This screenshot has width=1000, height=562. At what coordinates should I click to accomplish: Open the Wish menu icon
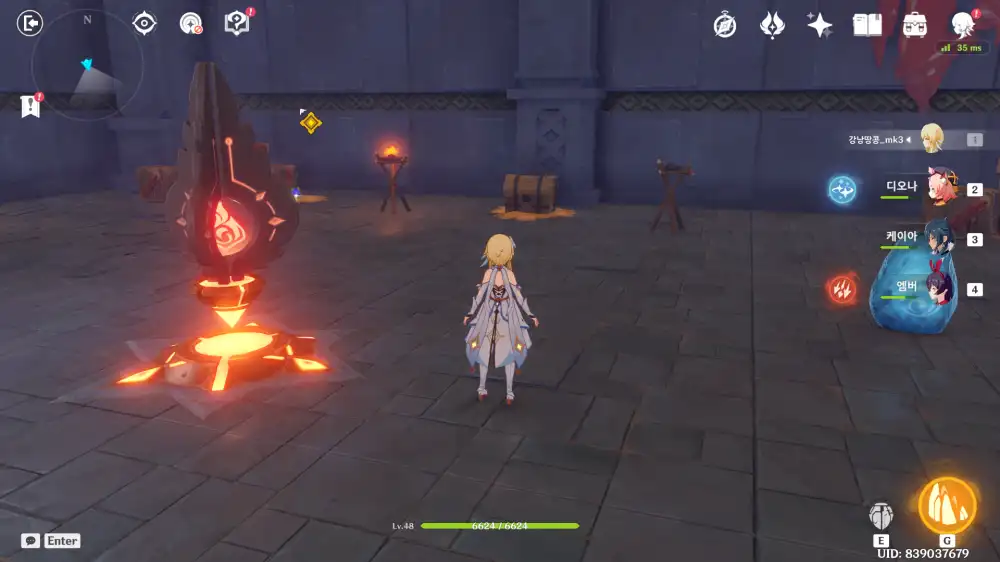click(x=772, y=26)
